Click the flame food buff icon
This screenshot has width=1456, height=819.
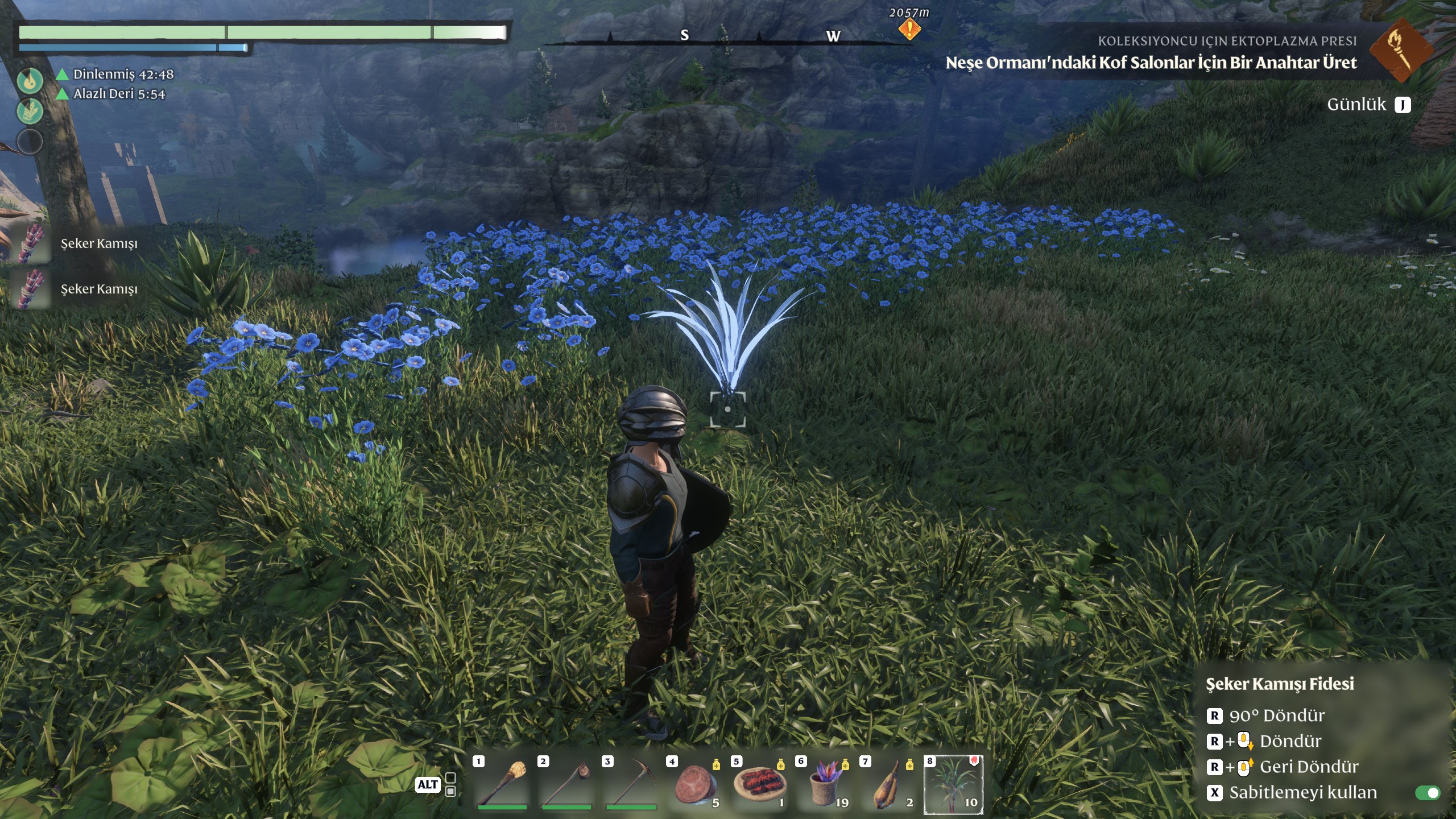pos(30,80)
